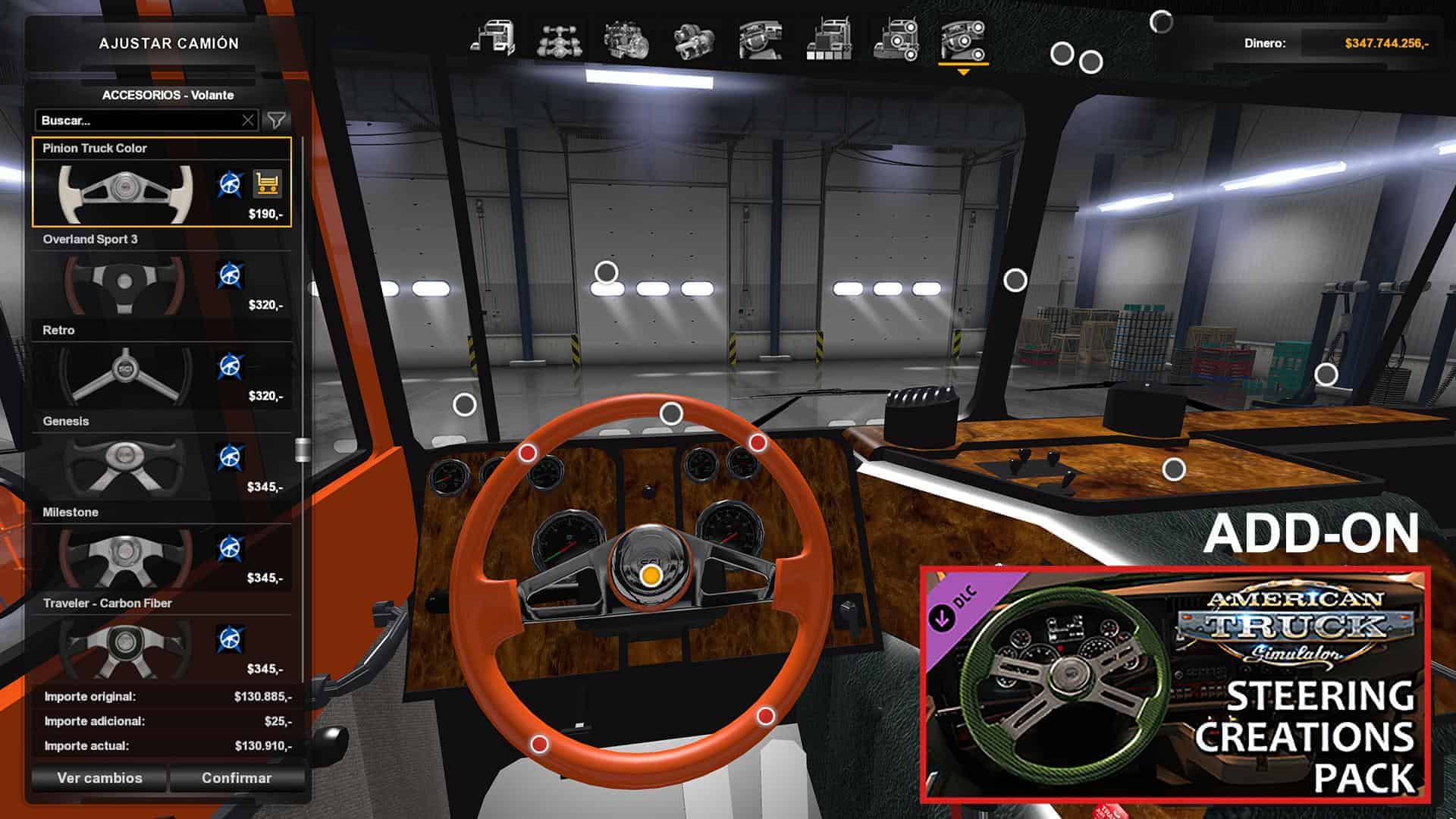Confirm the truck changes with Confirmar
Image resolution: width=1456 pixels, height=819 pixels.
coord(237,778)
